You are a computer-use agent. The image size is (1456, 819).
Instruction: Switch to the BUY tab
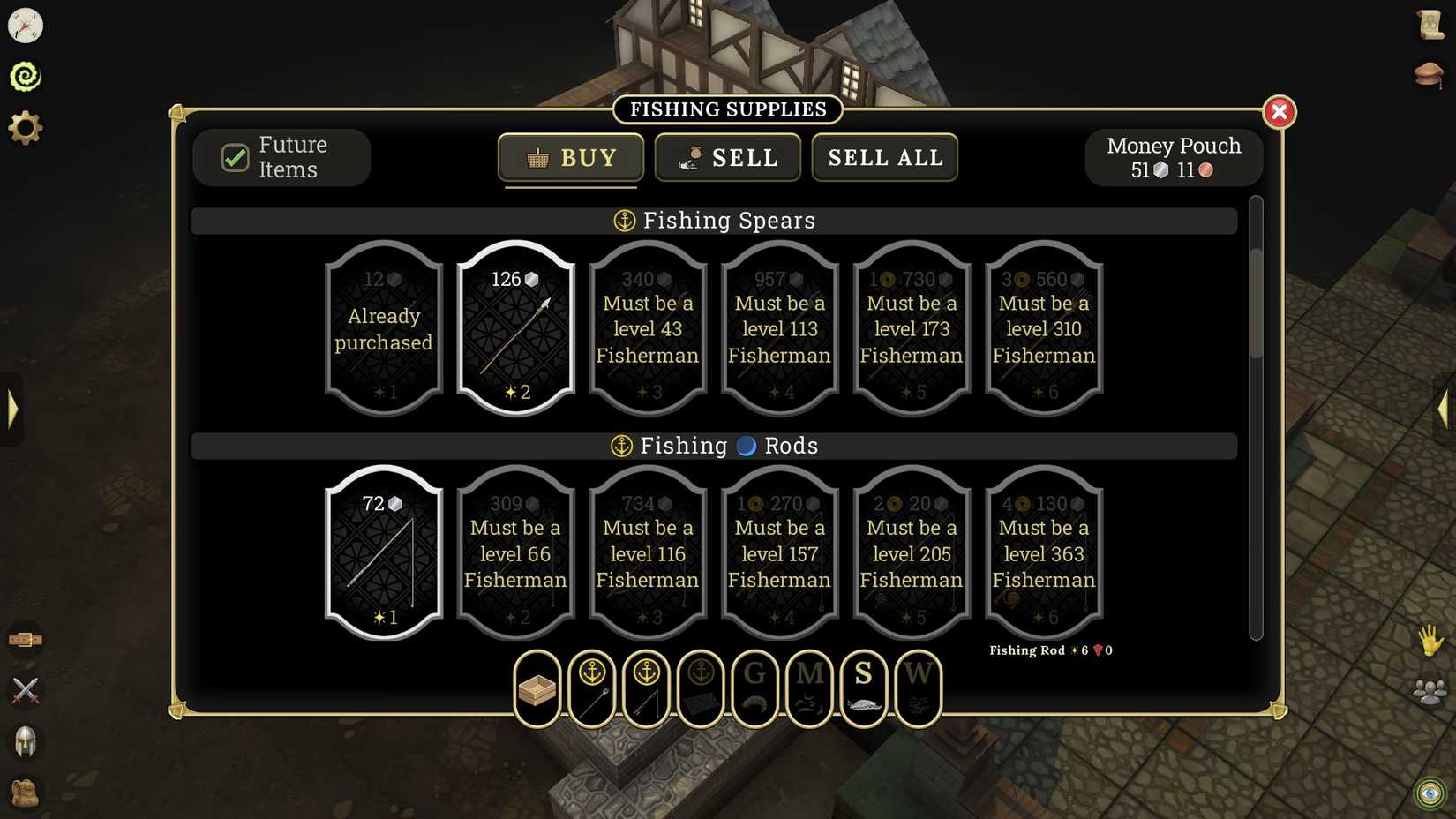(570, 158)
